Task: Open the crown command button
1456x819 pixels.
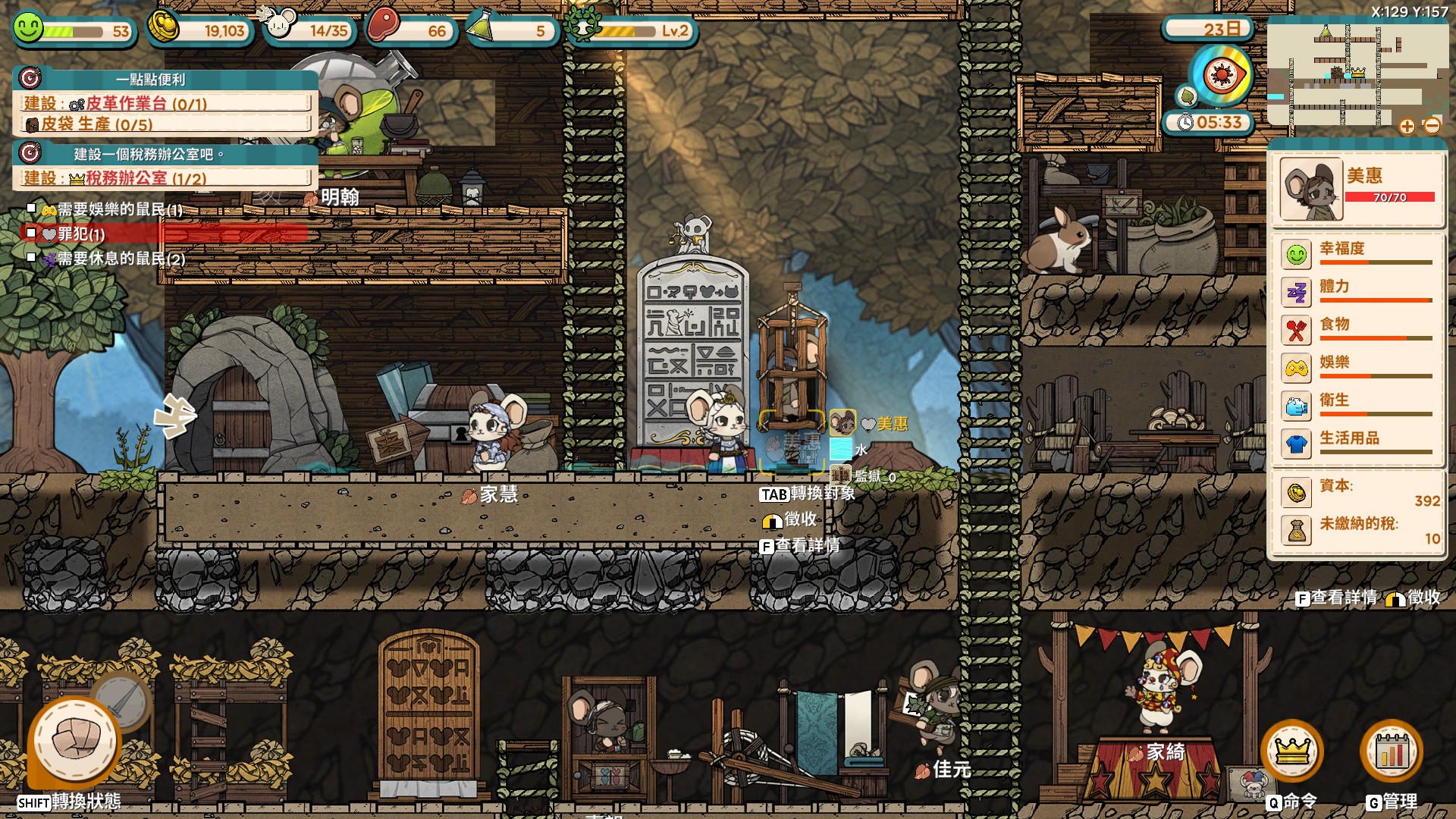Action: (1292, 752)
